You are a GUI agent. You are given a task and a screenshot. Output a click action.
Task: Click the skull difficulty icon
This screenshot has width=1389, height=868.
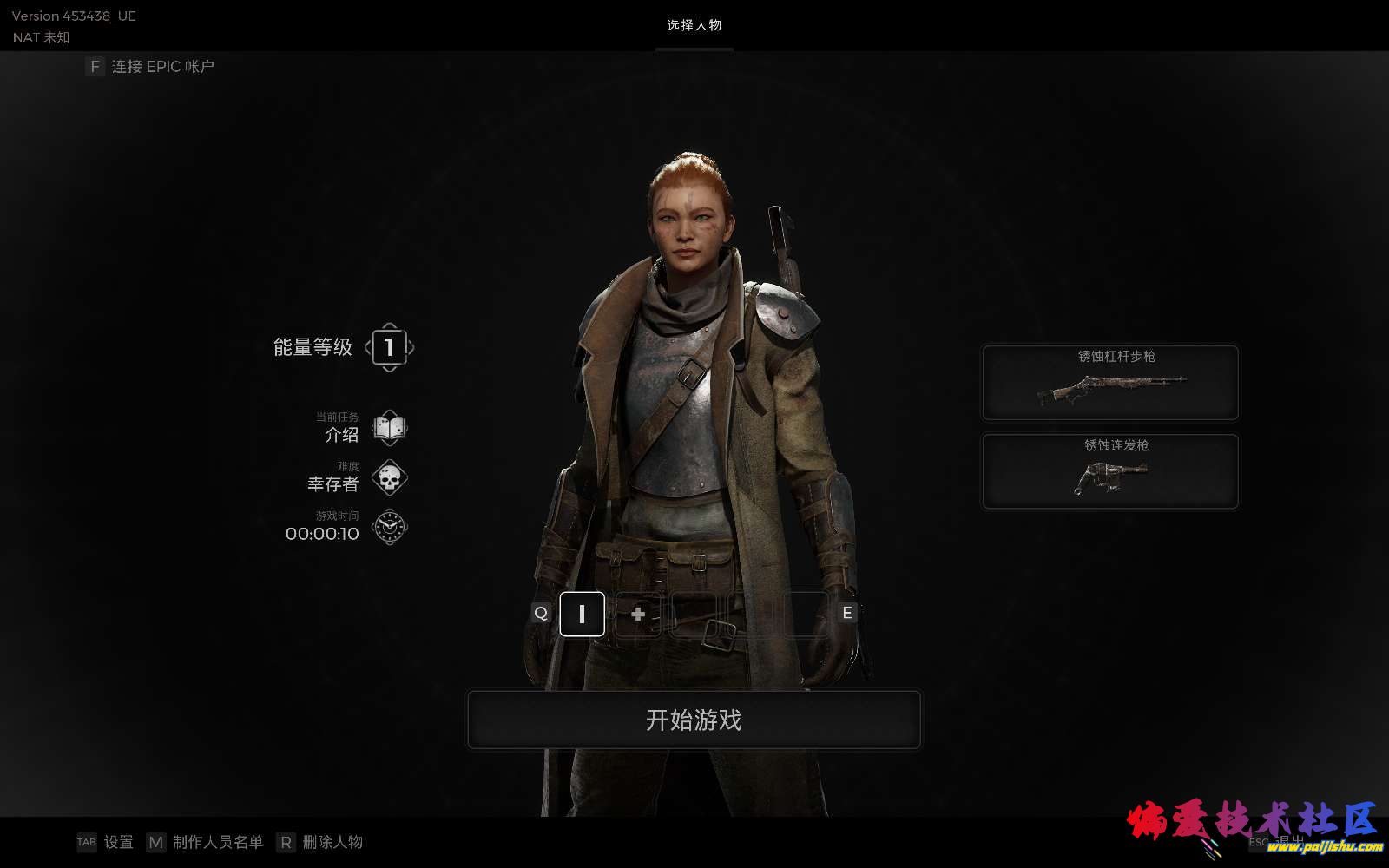(390, 477)
